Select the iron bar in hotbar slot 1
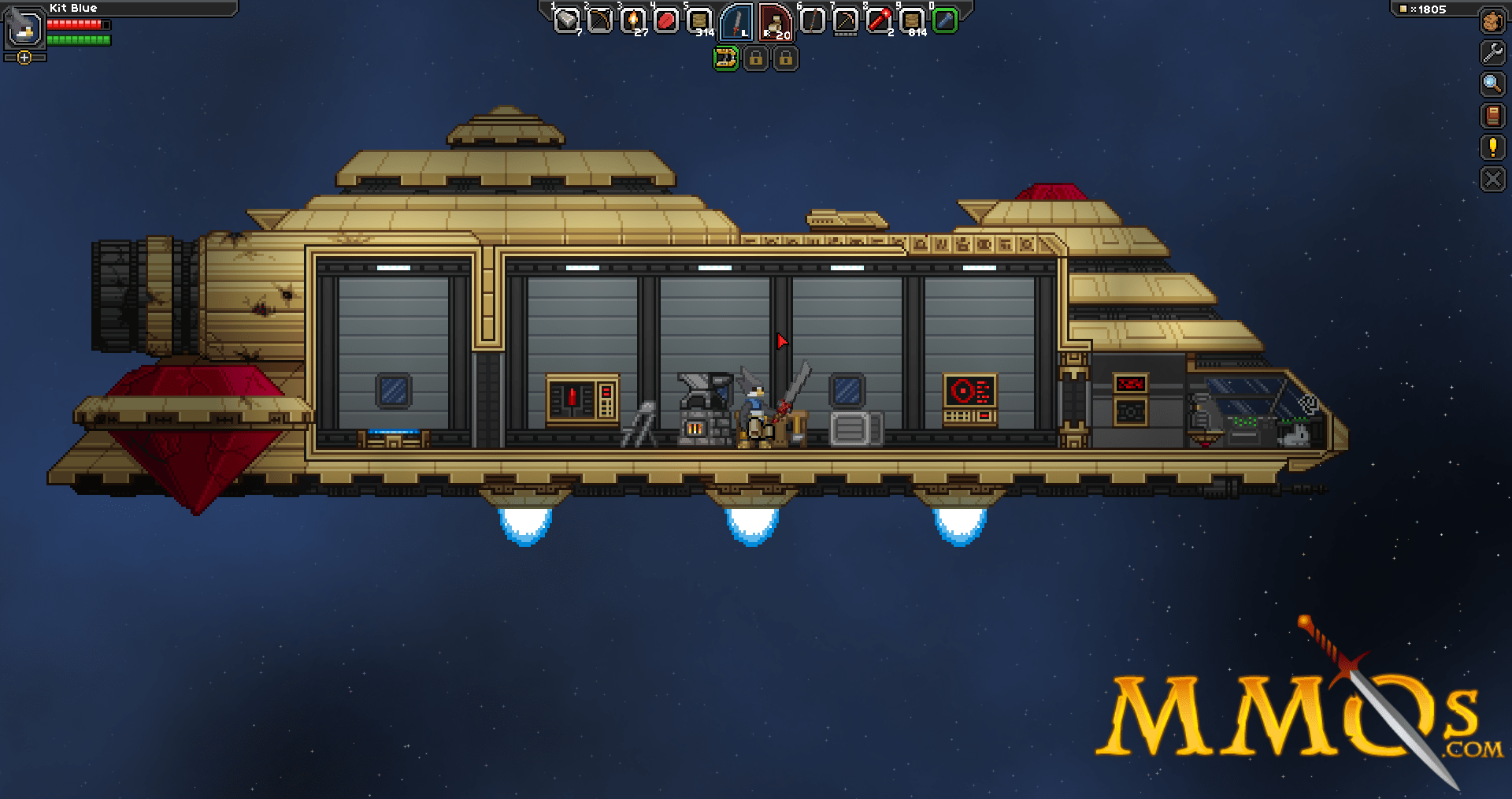 567,21
